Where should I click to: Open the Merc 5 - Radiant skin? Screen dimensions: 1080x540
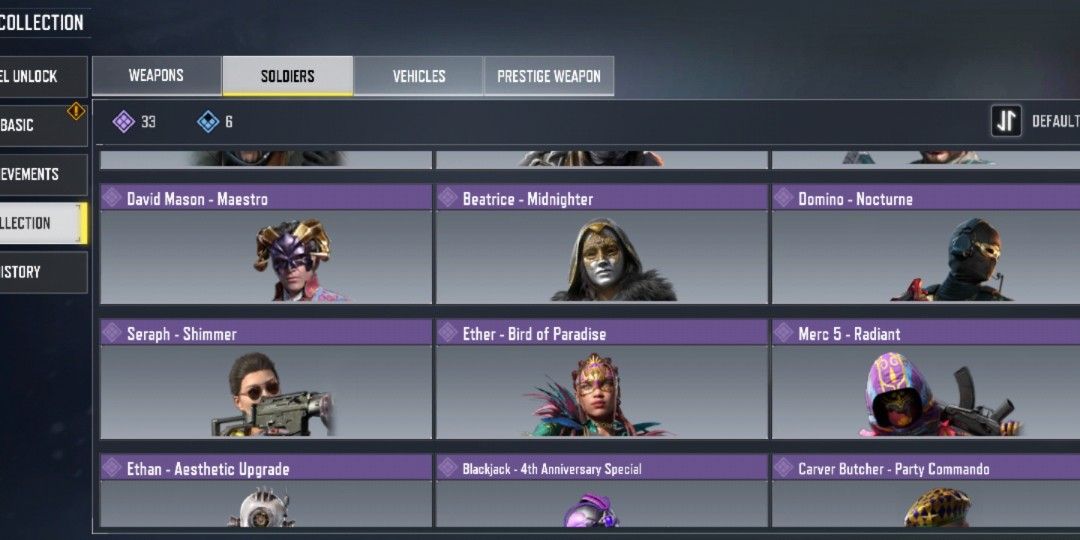pos(925,390)
